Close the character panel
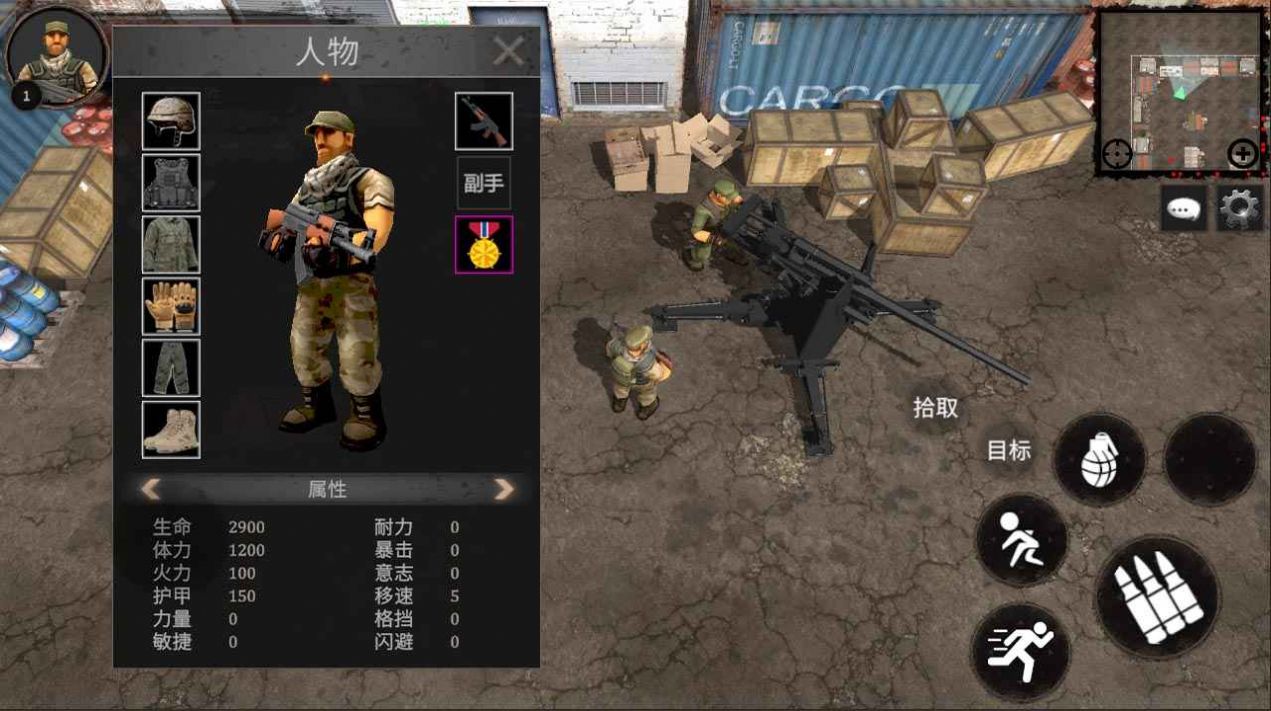The height and width of the screenshot is (711, 1271). (509, 51)
